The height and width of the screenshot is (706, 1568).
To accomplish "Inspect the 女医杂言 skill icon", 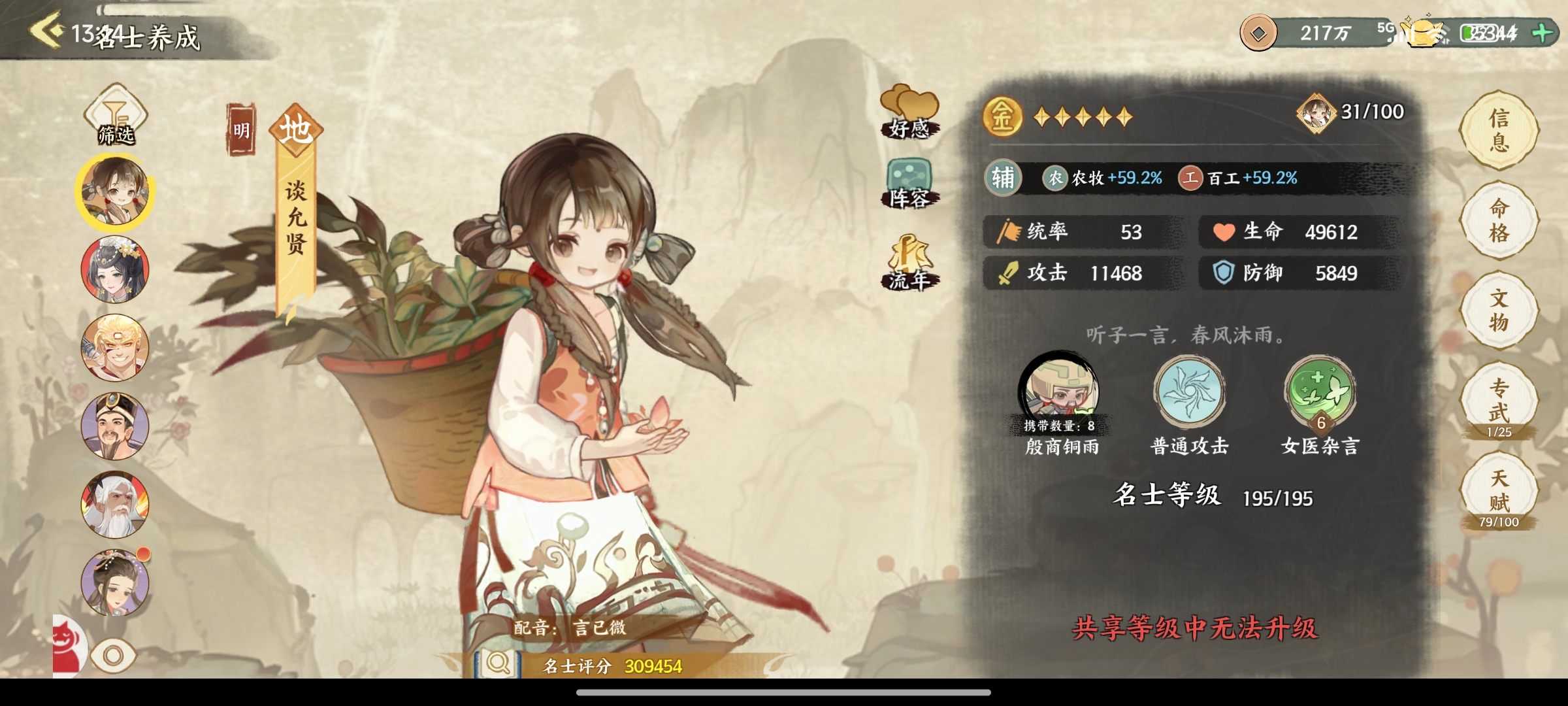I will [1320, 392].
